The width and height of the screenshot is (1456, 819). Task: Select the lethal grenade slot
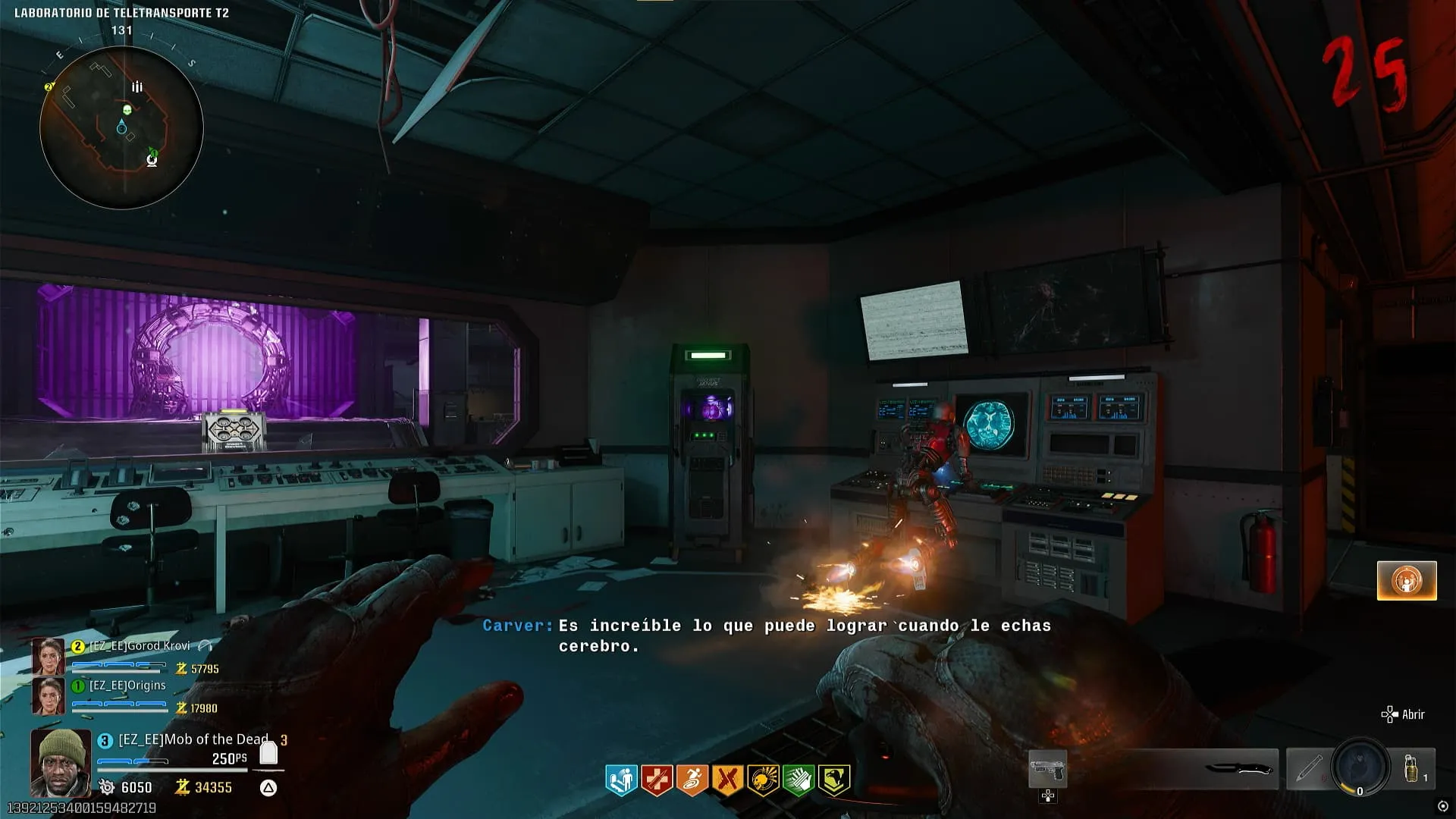(1413, 768)
